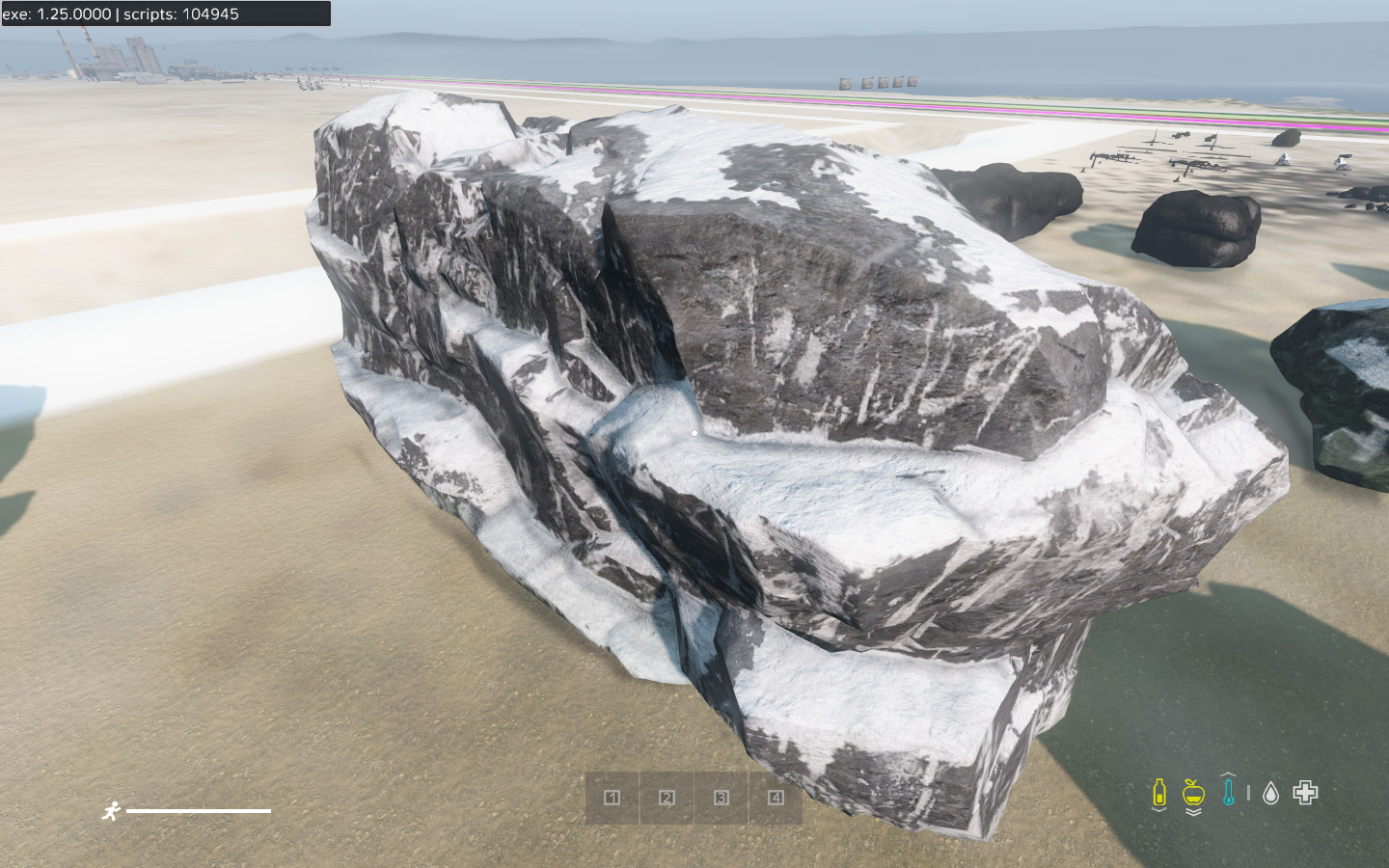This screenshot has width=1389, height=868.
Task: Activate hotbar slot number 3
Action: (x=722, y=798)
